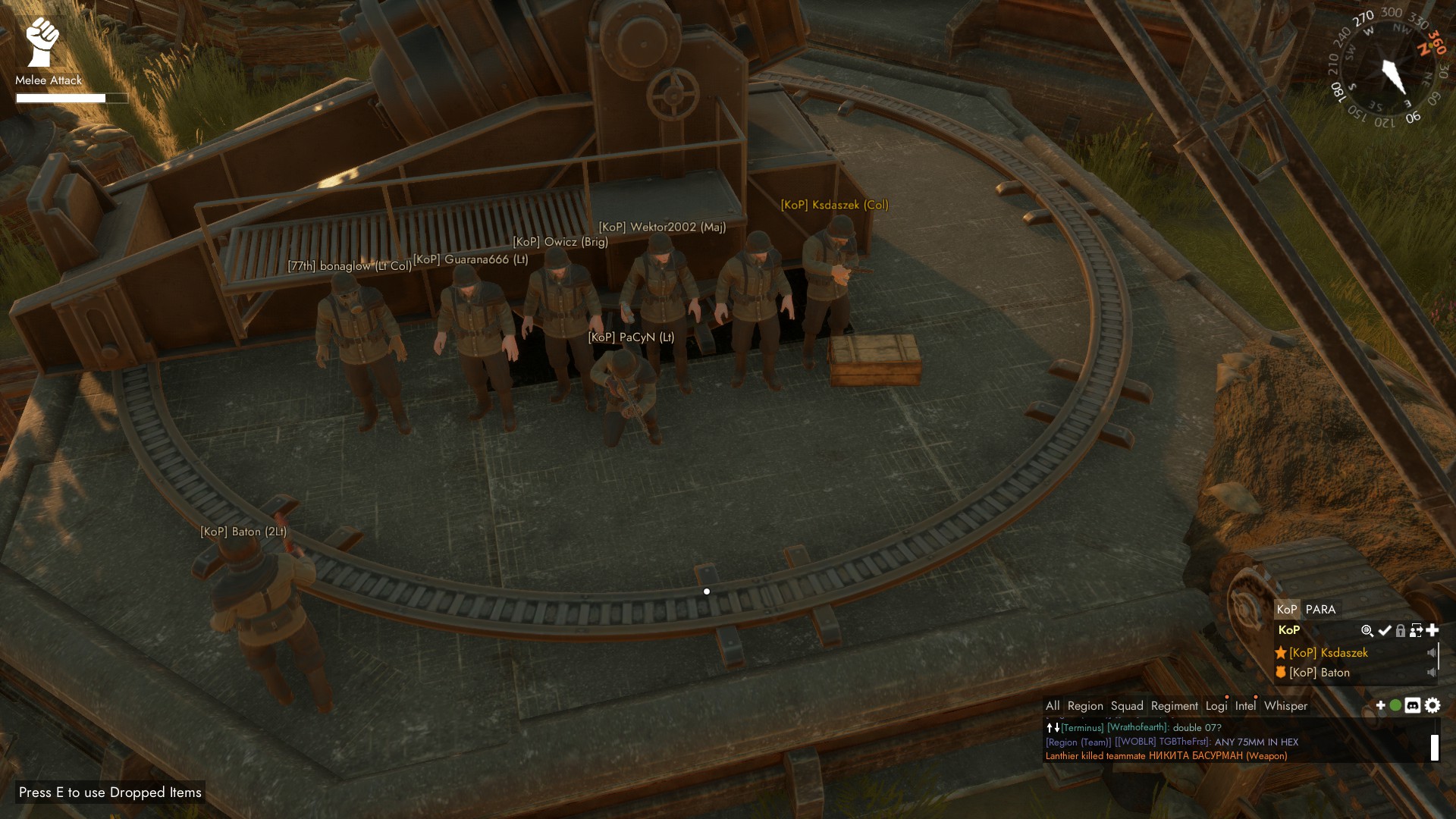
Task: Open the Whisper chat tab
Action: 1286,706
